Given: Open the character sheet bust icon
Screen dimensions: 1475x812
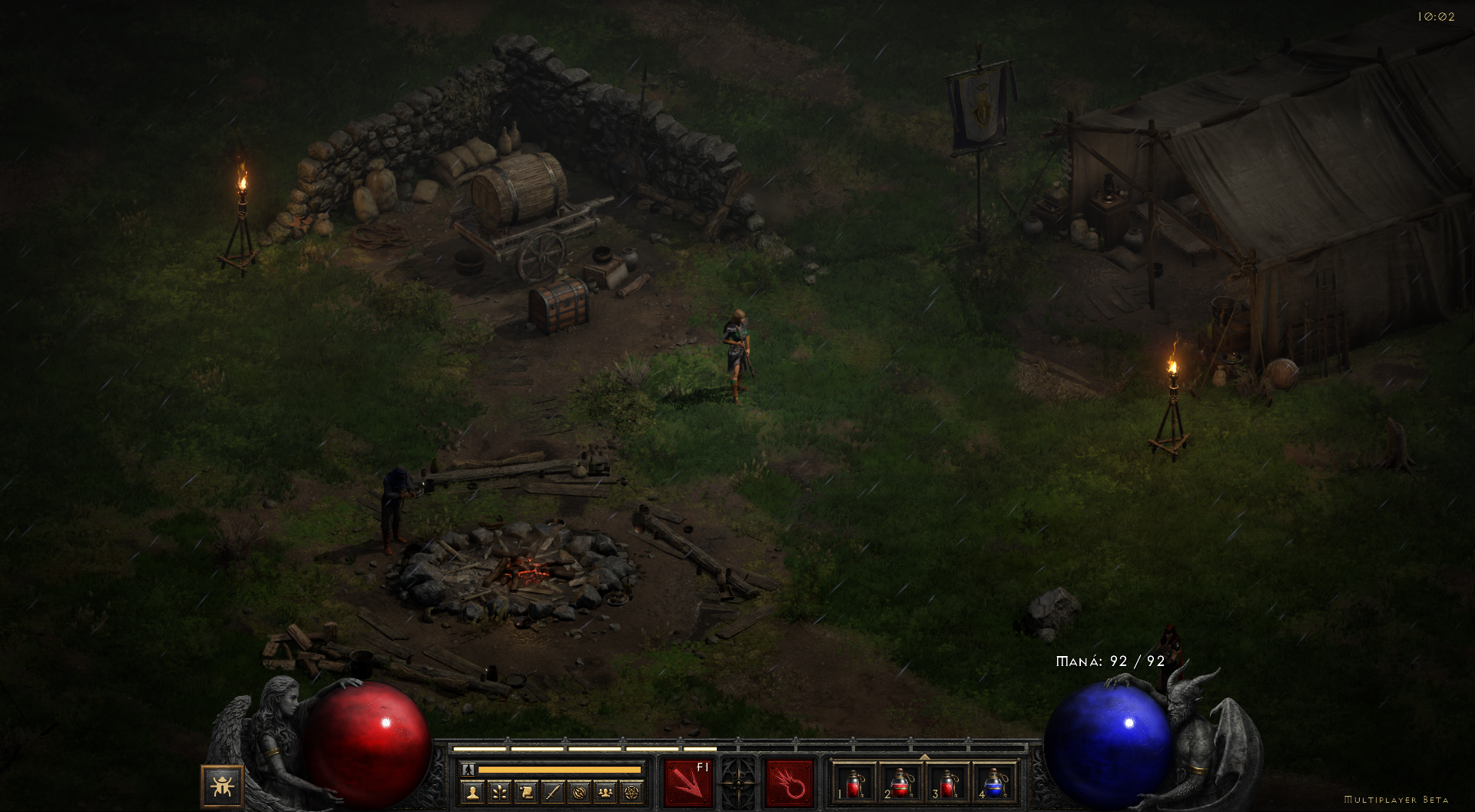Looking at the screenshot, I should point(472,790).
